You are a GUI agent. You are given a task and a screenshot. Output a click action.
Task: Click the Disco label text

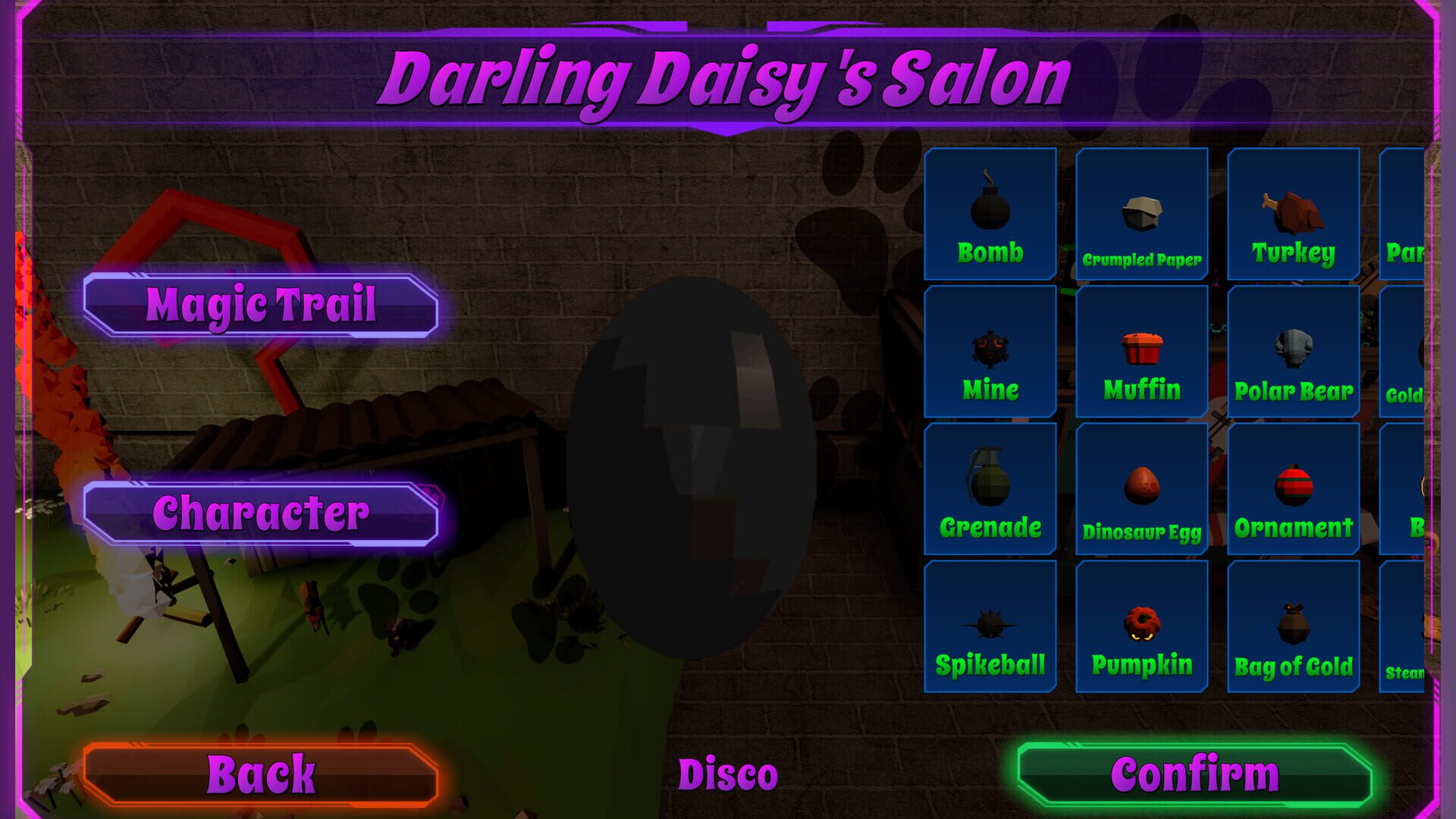pyautogui.click(x=728, y=772)
